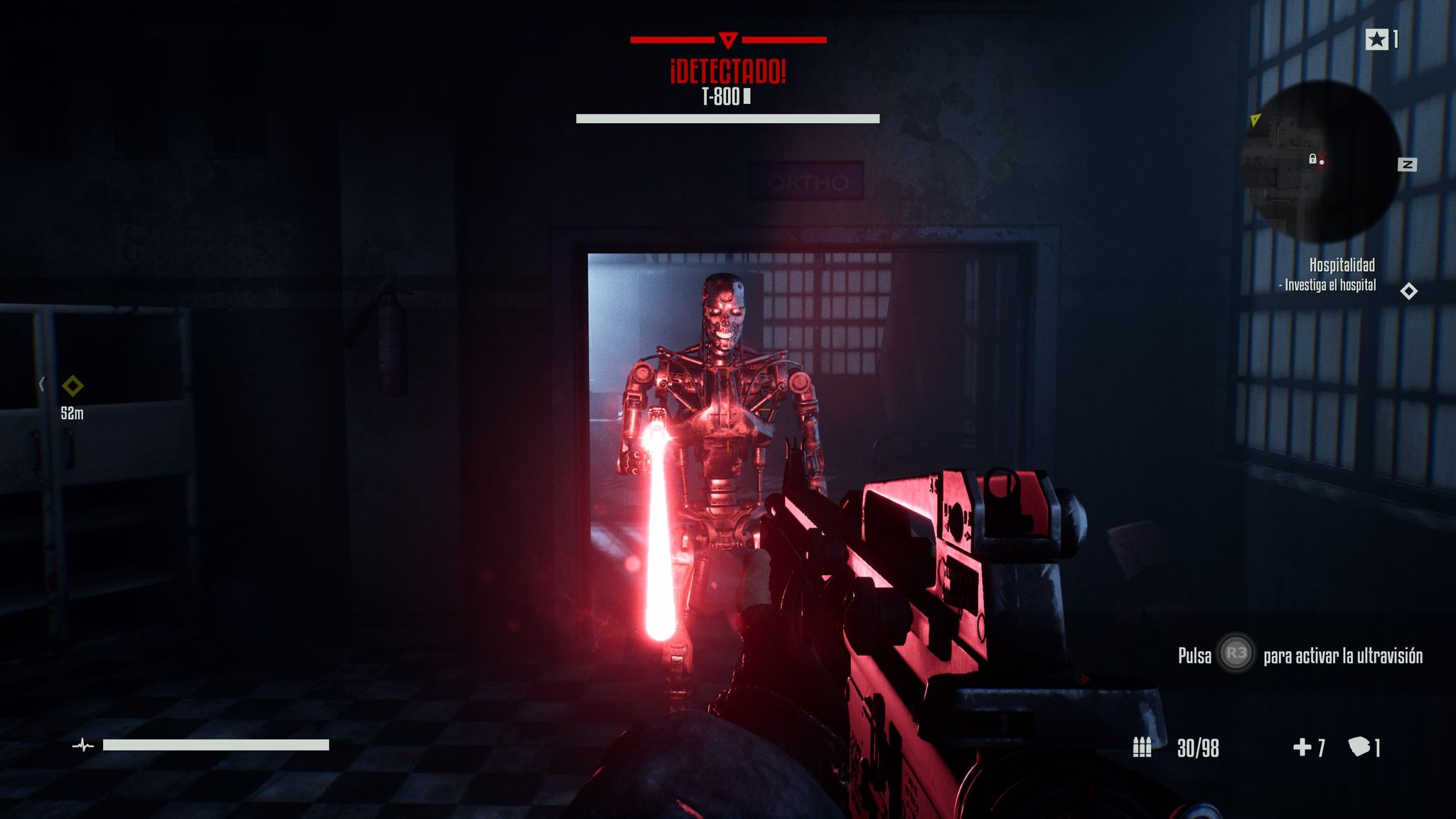Click the red detection arrow above ¡DETECTADO!

coord(729,41)
